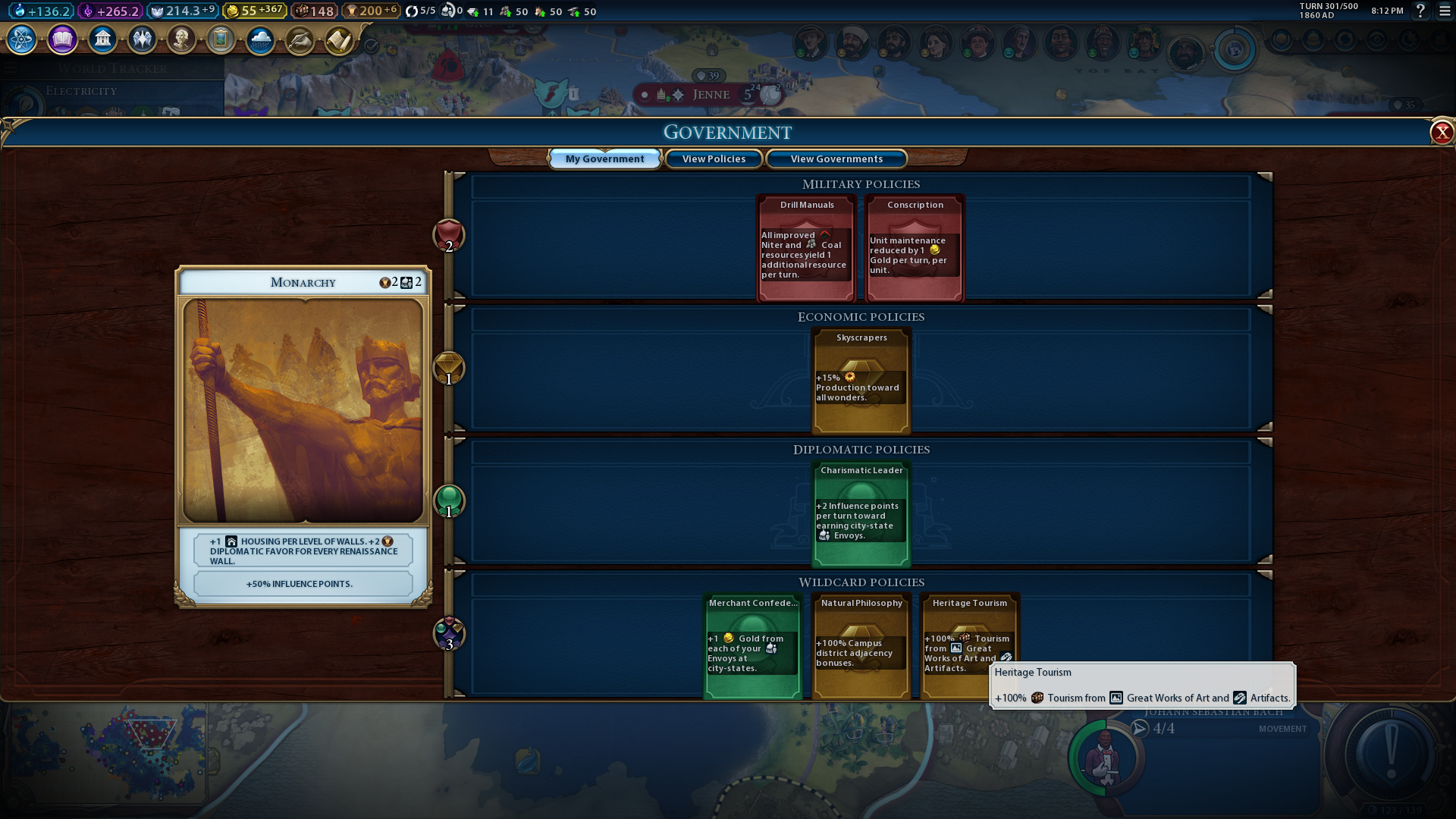Select the Drill Manuals policy card
This screenshot has width=1456, height=819.
[x=807, y=248]
